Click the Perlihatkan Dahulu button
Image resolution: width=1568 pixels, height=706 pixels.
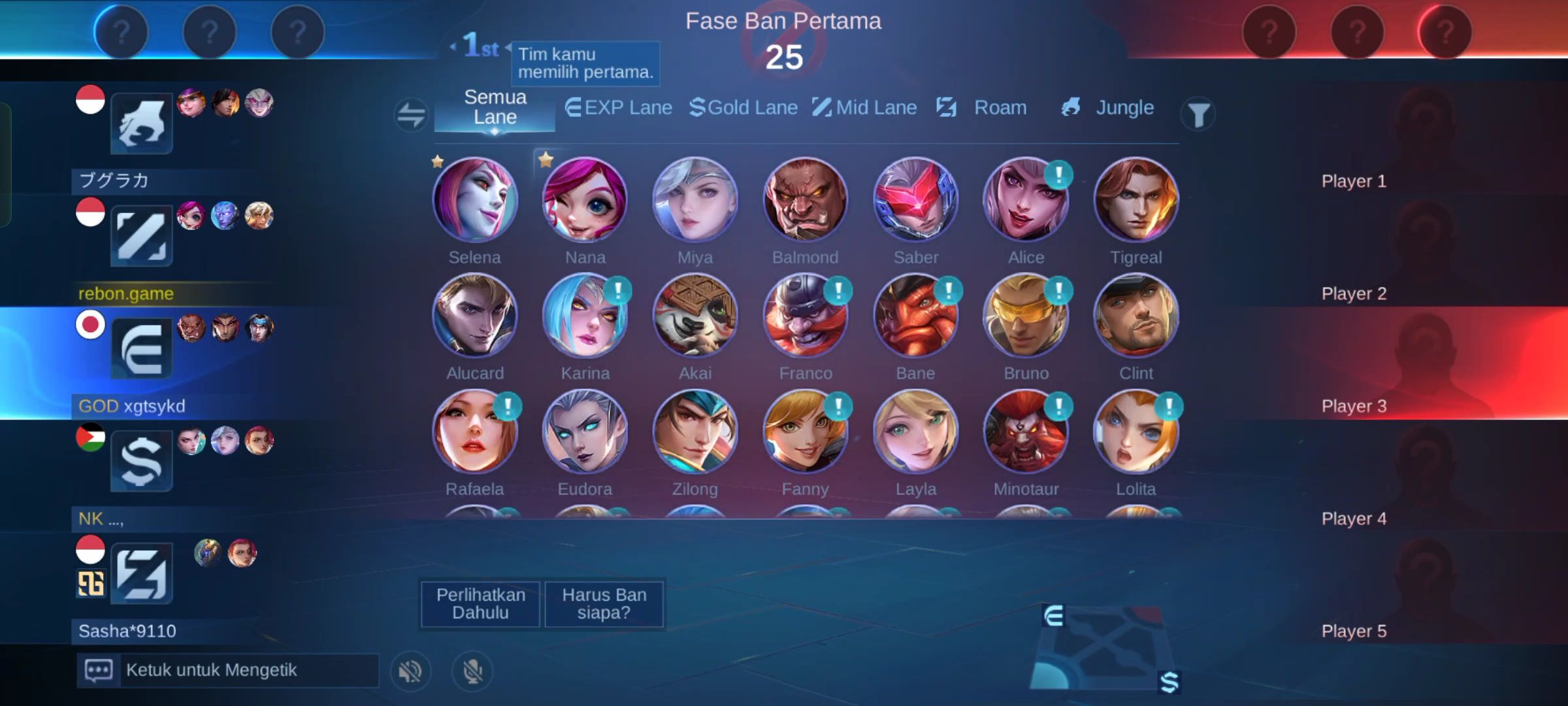click(x=480, y=603)
